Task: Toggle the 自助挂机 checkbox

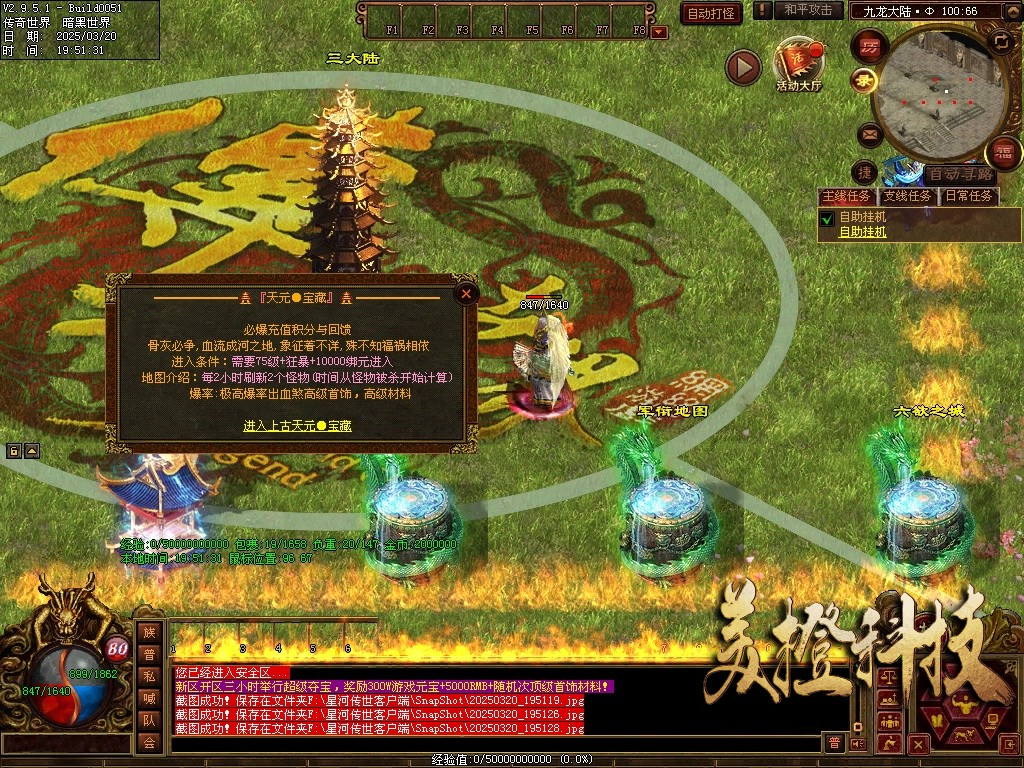Action: click(827, 218)
